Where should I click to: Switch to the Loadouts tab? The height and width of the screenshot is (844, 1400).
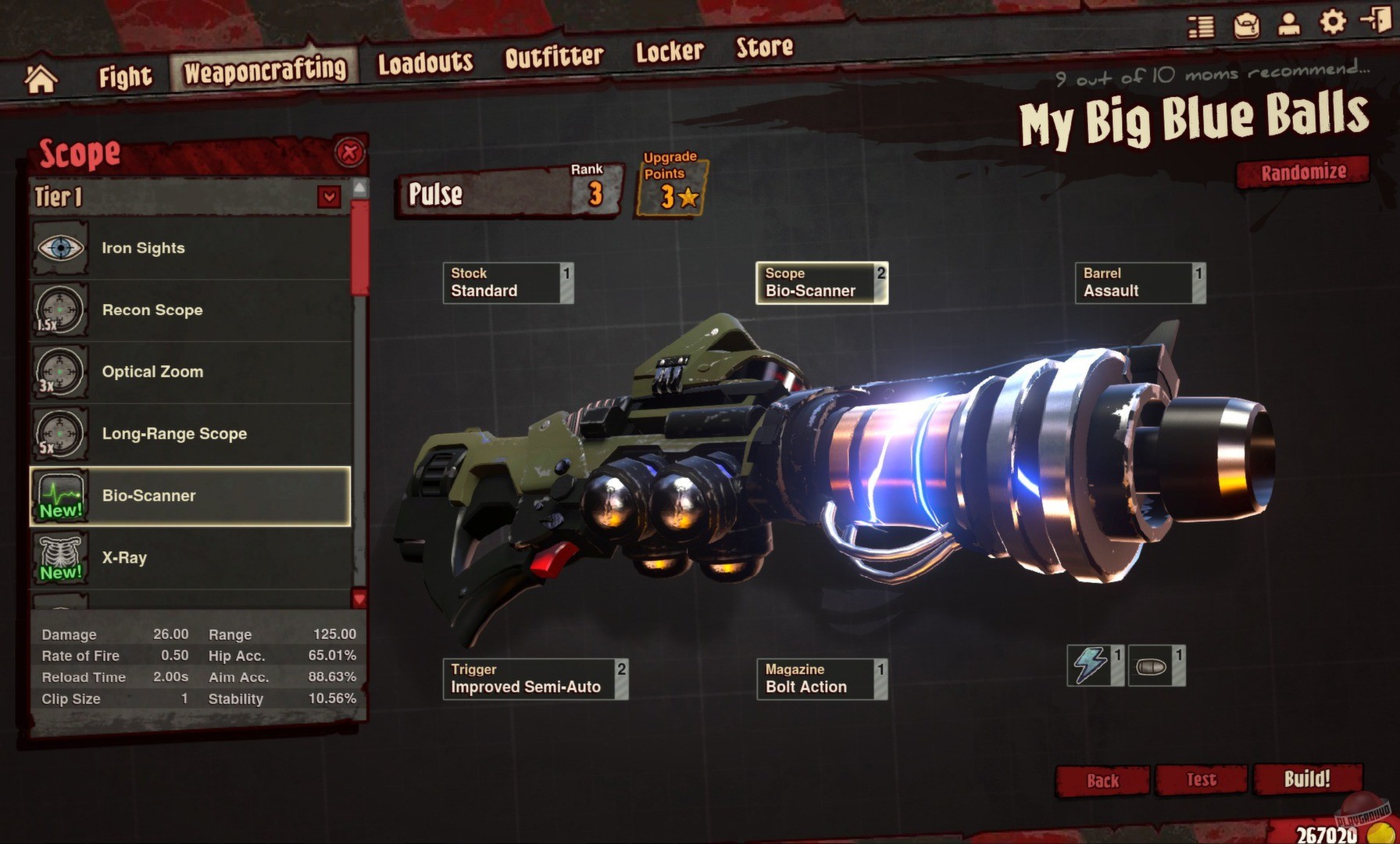point(425,63)
